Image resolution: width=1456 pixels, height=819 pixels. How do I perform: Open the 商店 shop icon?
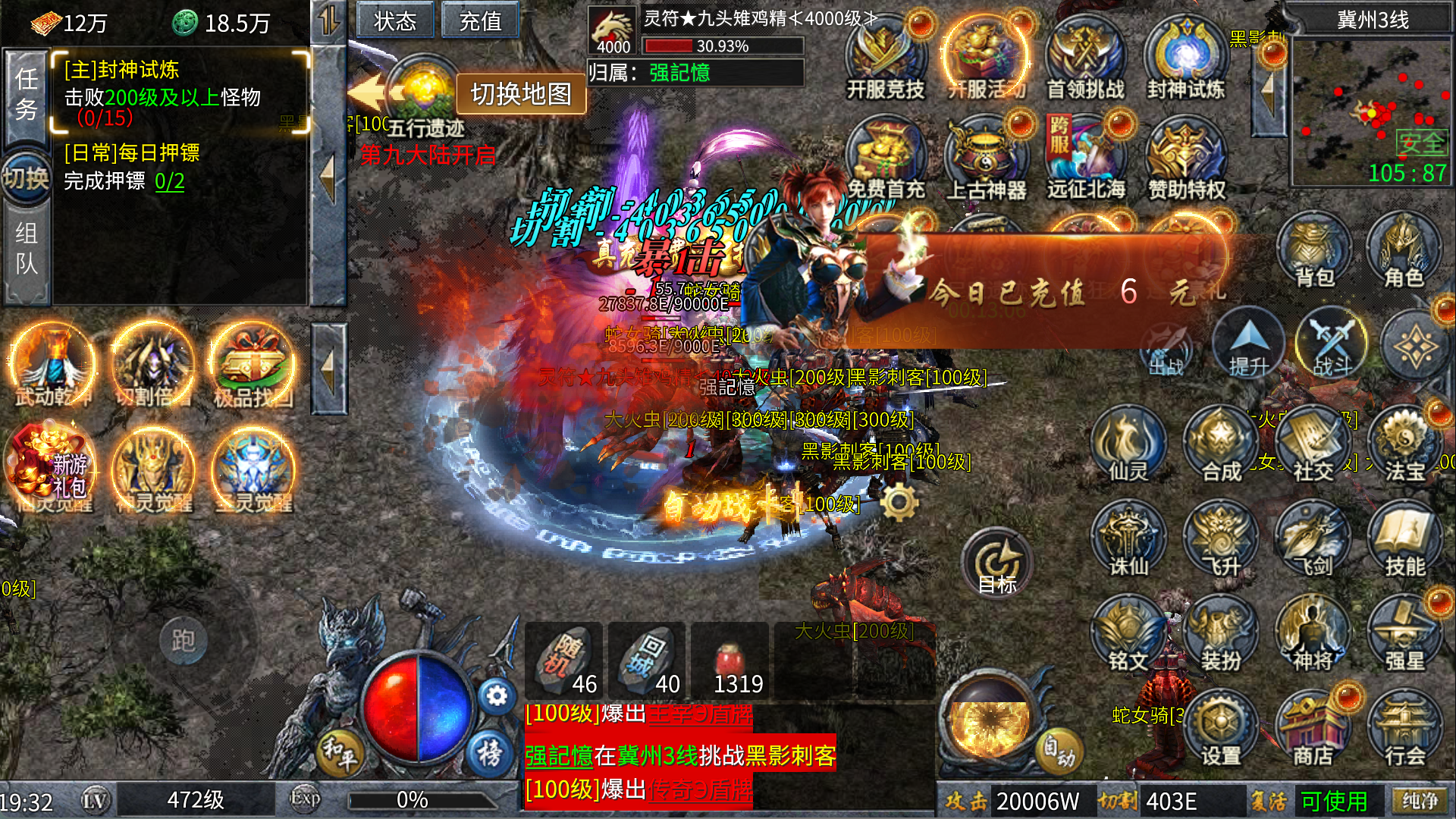coord(1313,730)
